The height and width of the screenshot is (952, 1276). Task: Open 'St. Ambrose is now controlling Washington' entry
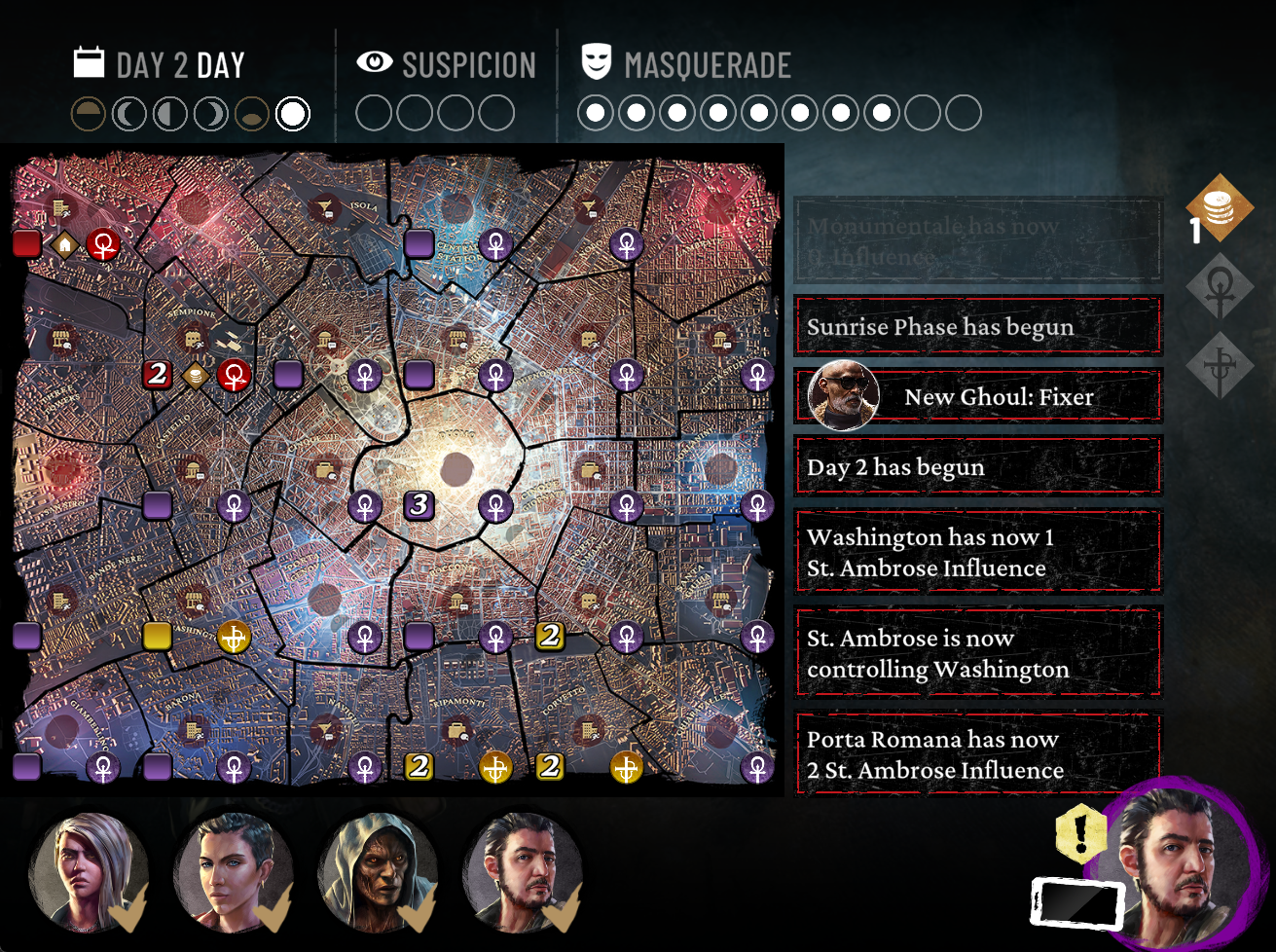[x=978, y=653]
